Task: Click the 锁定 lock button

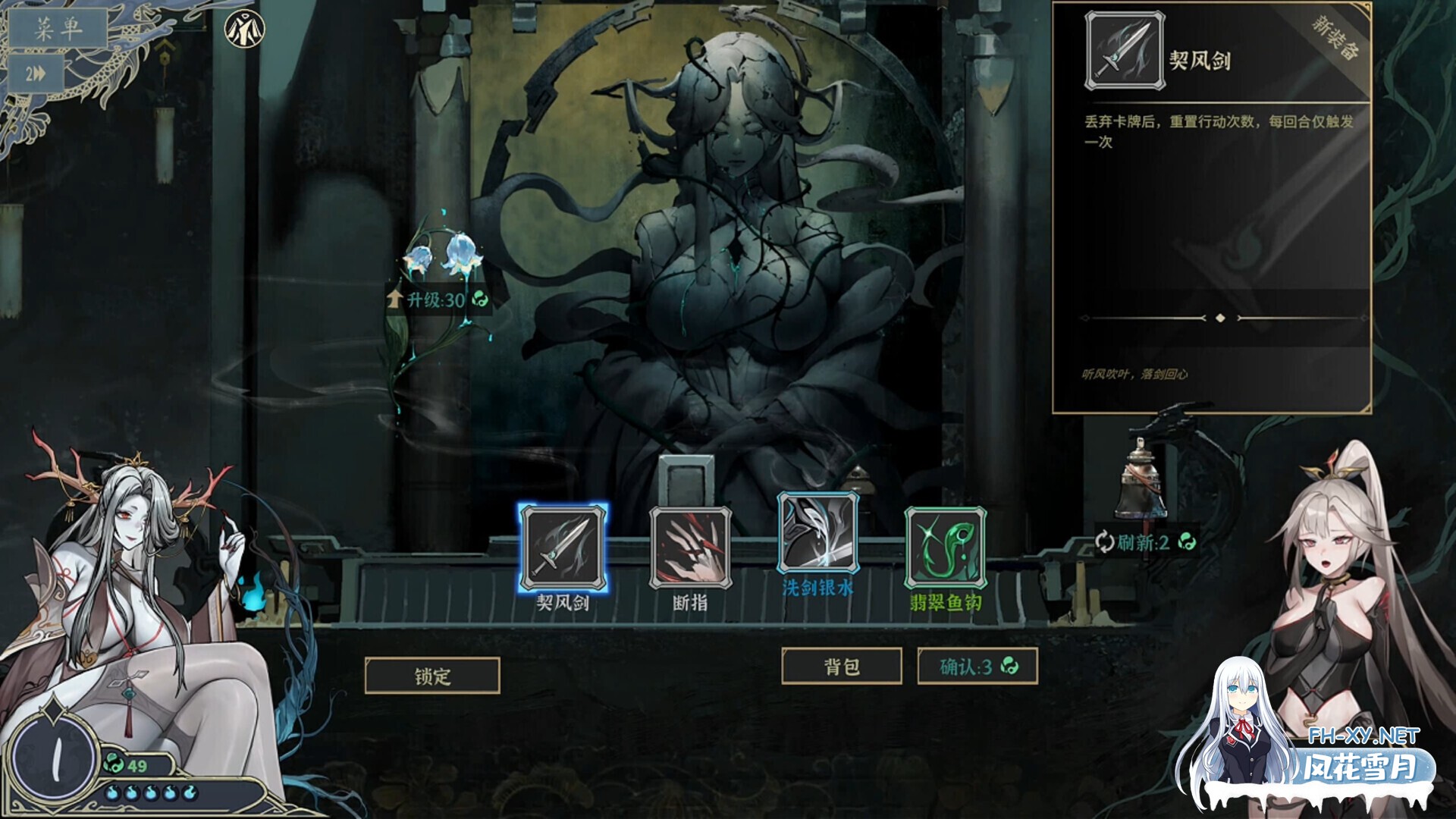Action: pyautogui.click(x=432, y=676)
